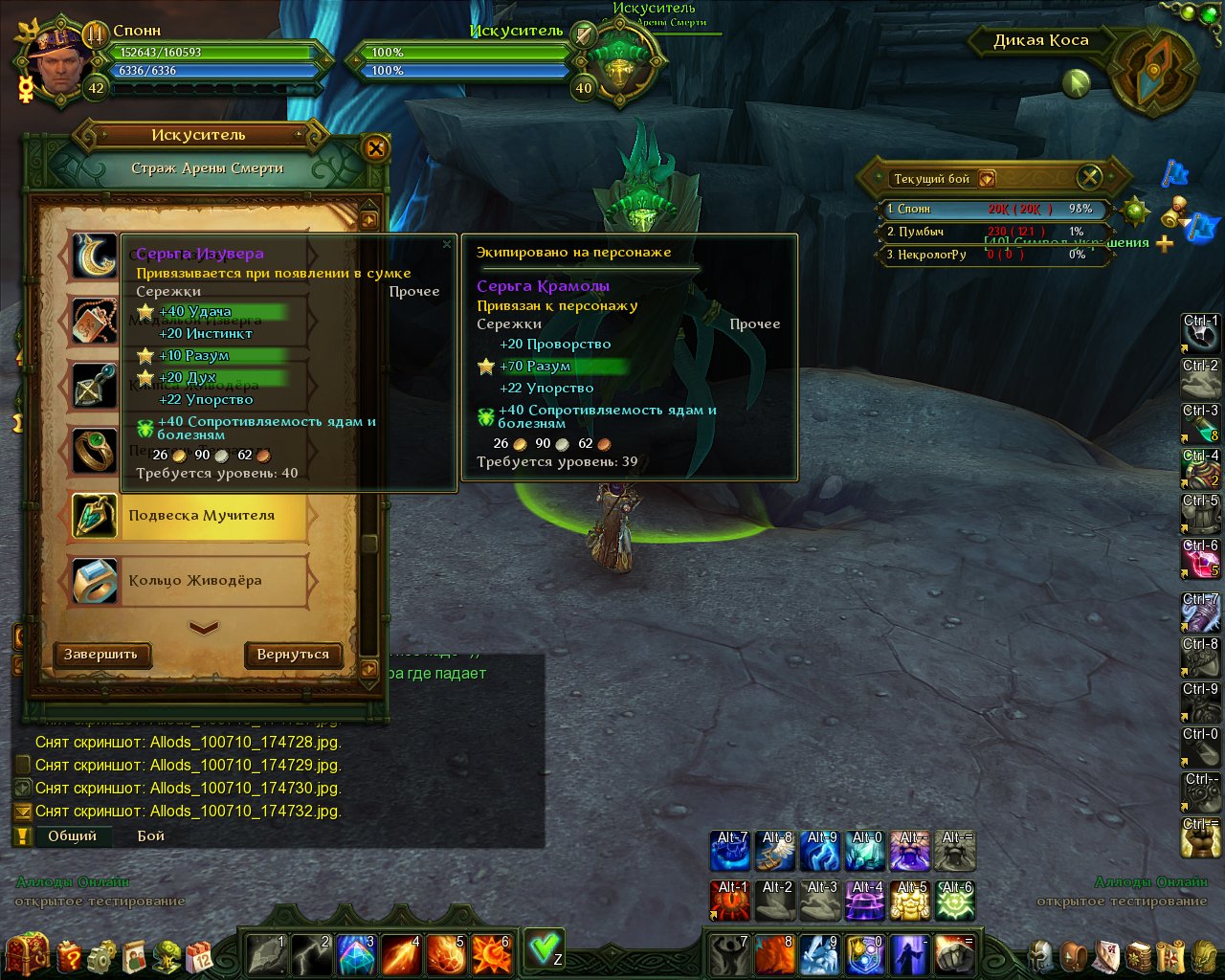1225x980 pixels.
Task: Open the Текущий бой dropdown
Action: click(987, 179)
